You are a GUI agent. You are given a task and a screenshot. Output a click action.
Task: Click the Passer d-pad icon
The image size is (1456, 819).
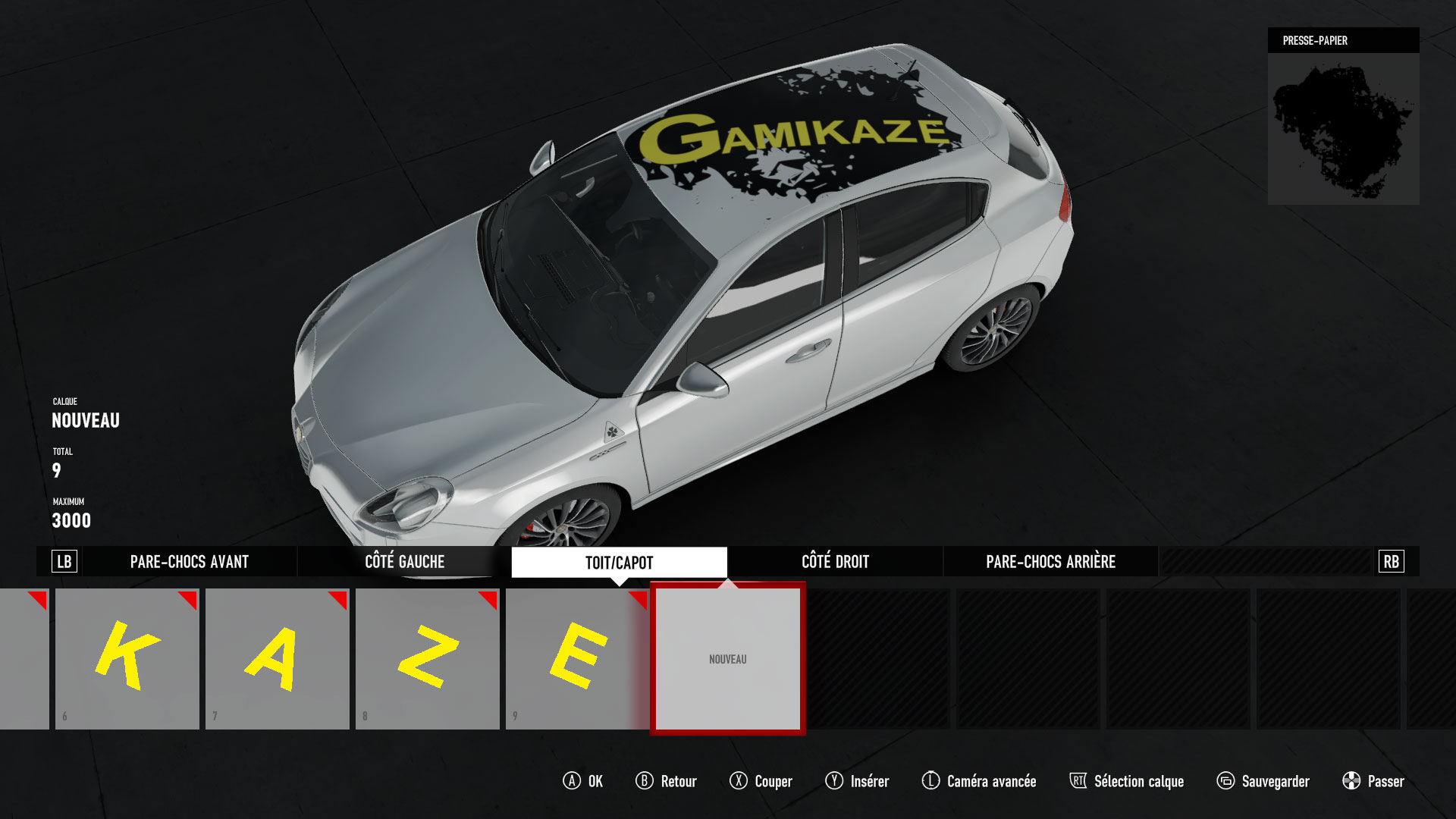(1351, 781)
